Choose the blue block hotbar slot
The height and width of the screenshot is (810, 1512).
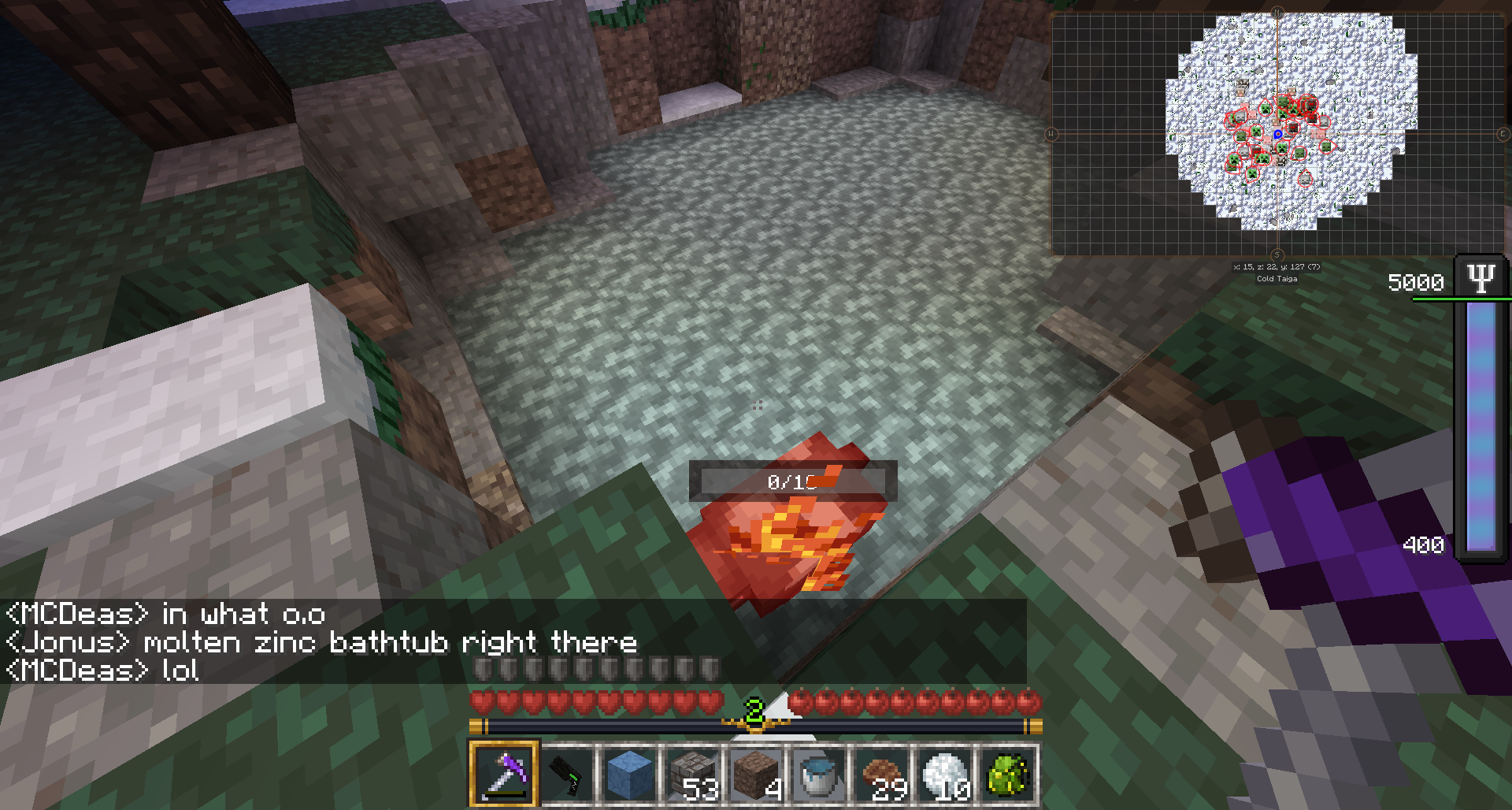click(630, 774)
